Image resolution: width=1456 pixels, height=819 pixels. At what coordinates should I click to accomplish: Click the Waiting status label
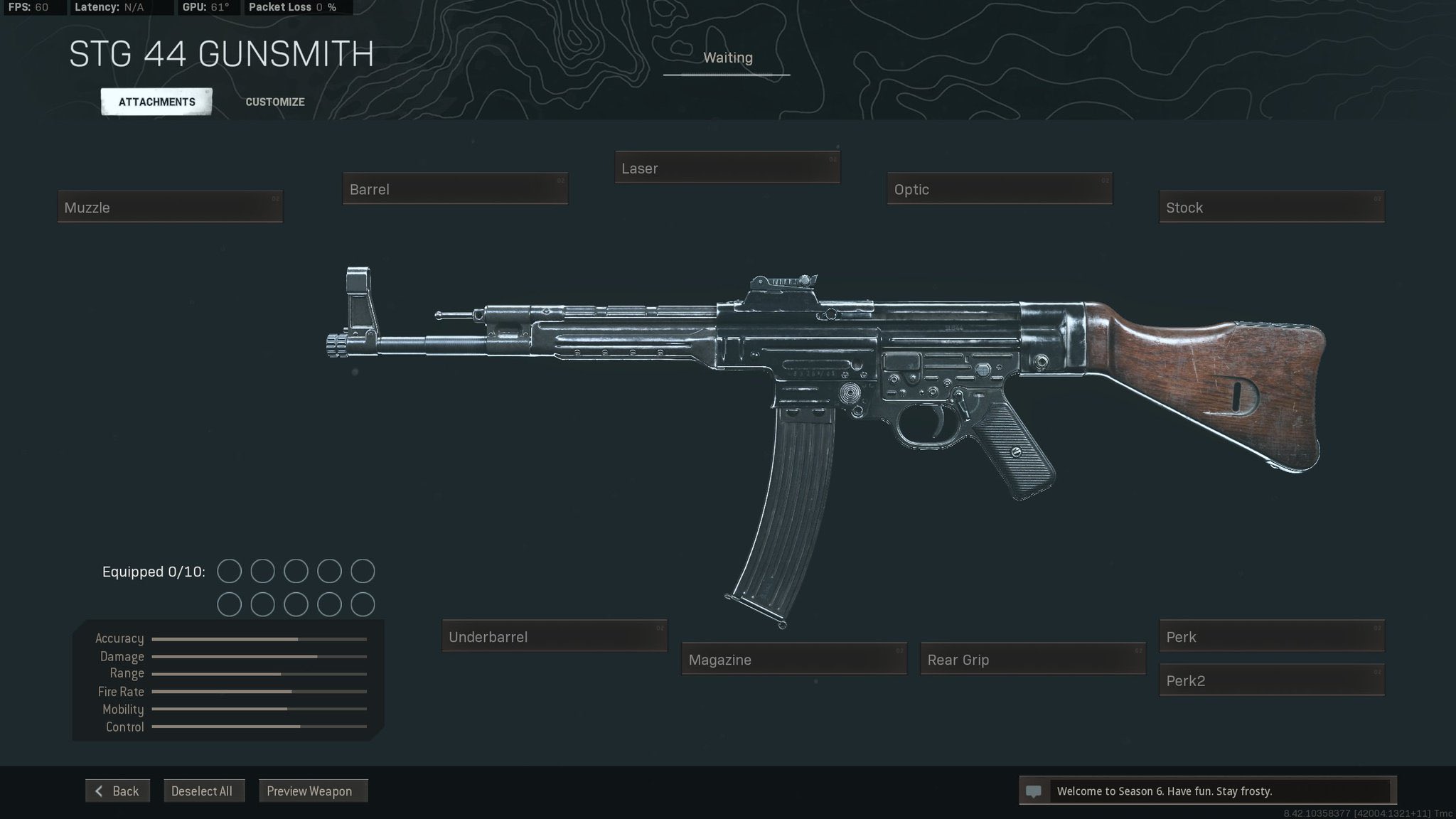[x=727, y=58]
